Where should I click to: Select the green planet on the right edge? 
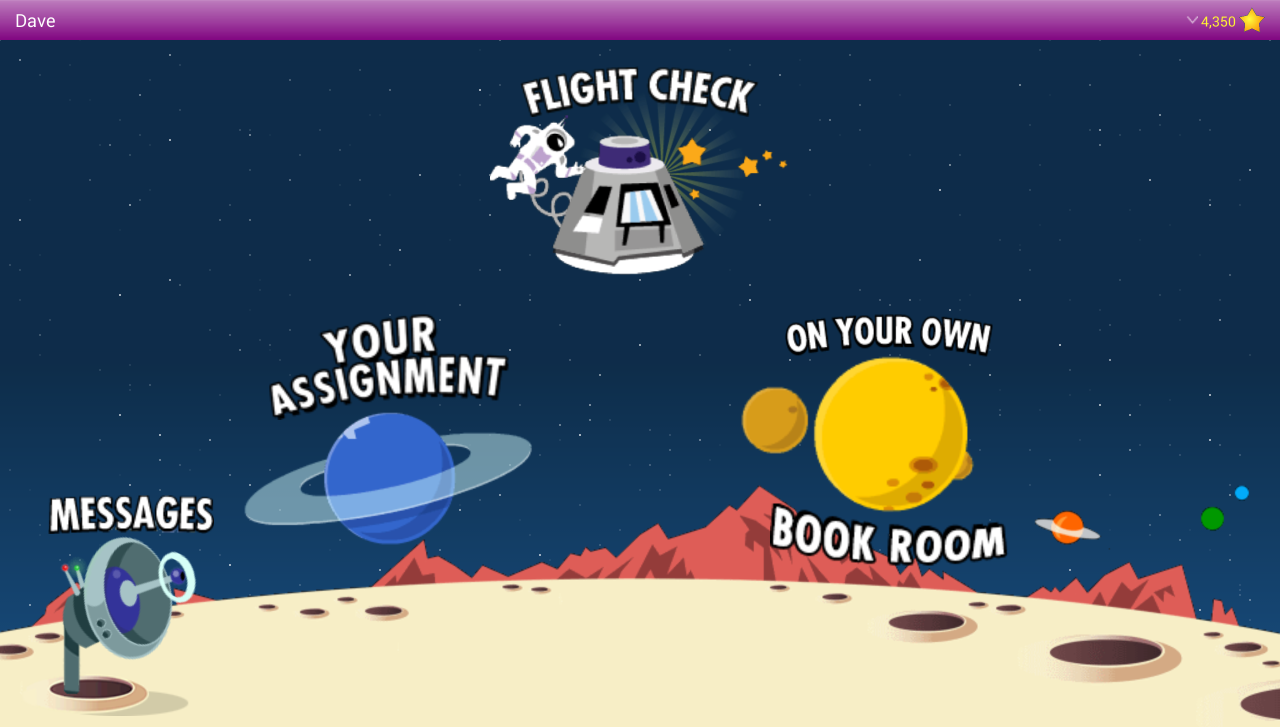tap(1210, 518)
